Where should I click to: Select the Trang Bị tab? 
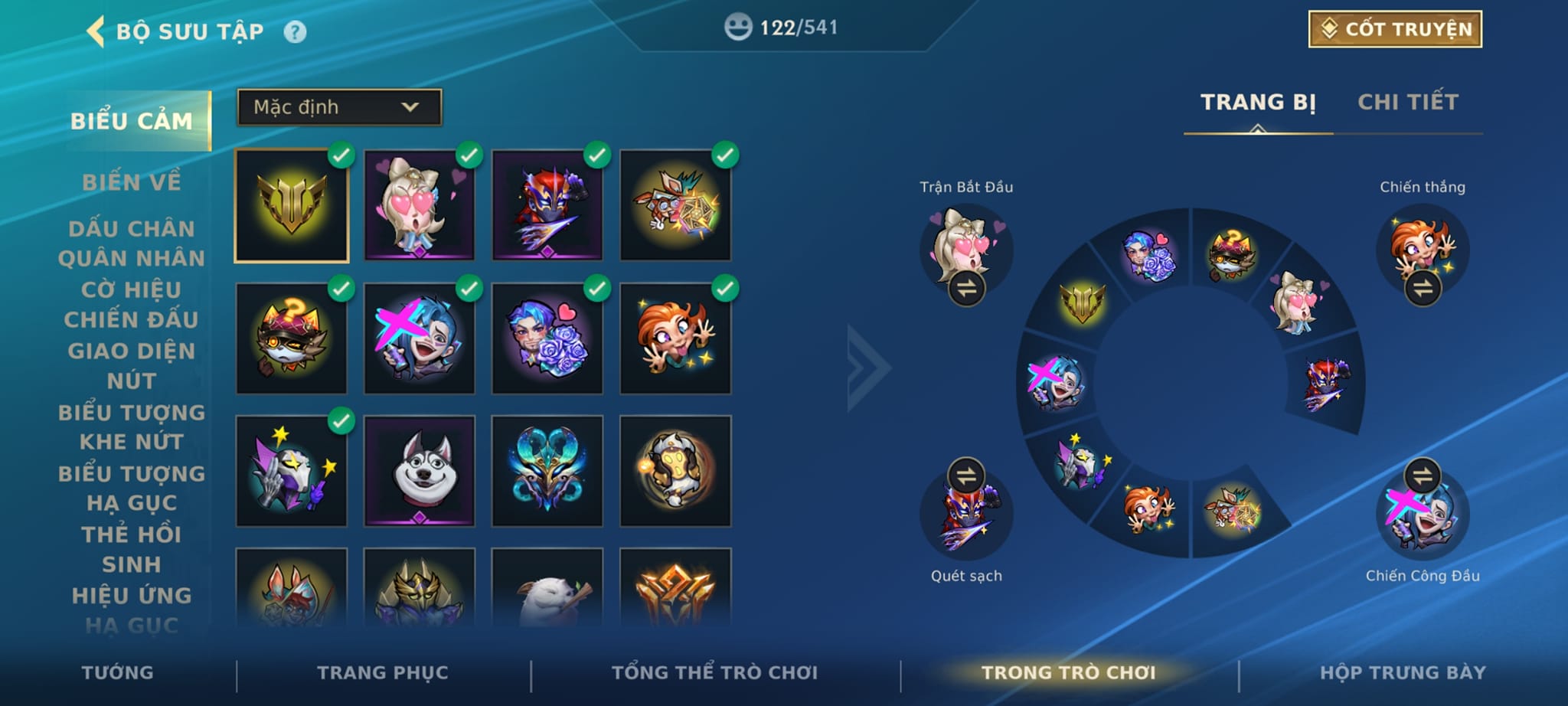coord(1258,102)
